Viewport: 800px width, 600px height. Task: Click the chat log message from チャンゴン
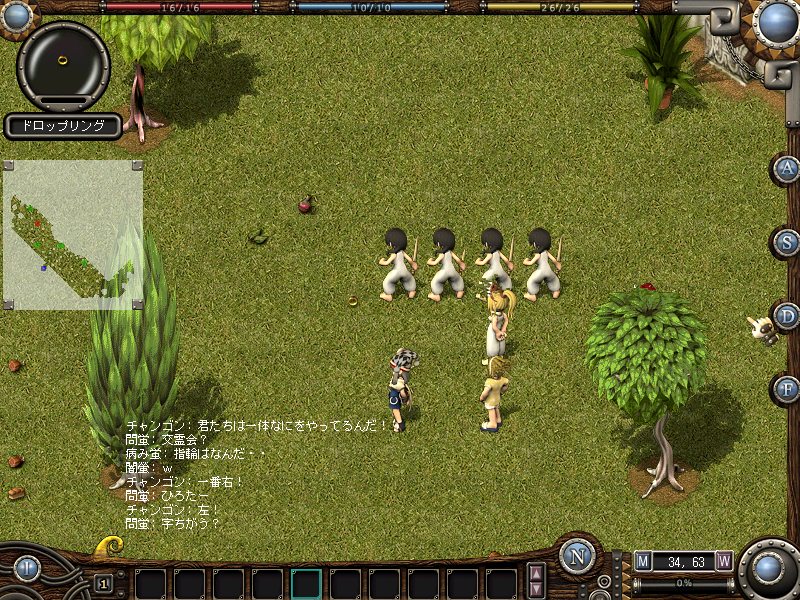256,425
